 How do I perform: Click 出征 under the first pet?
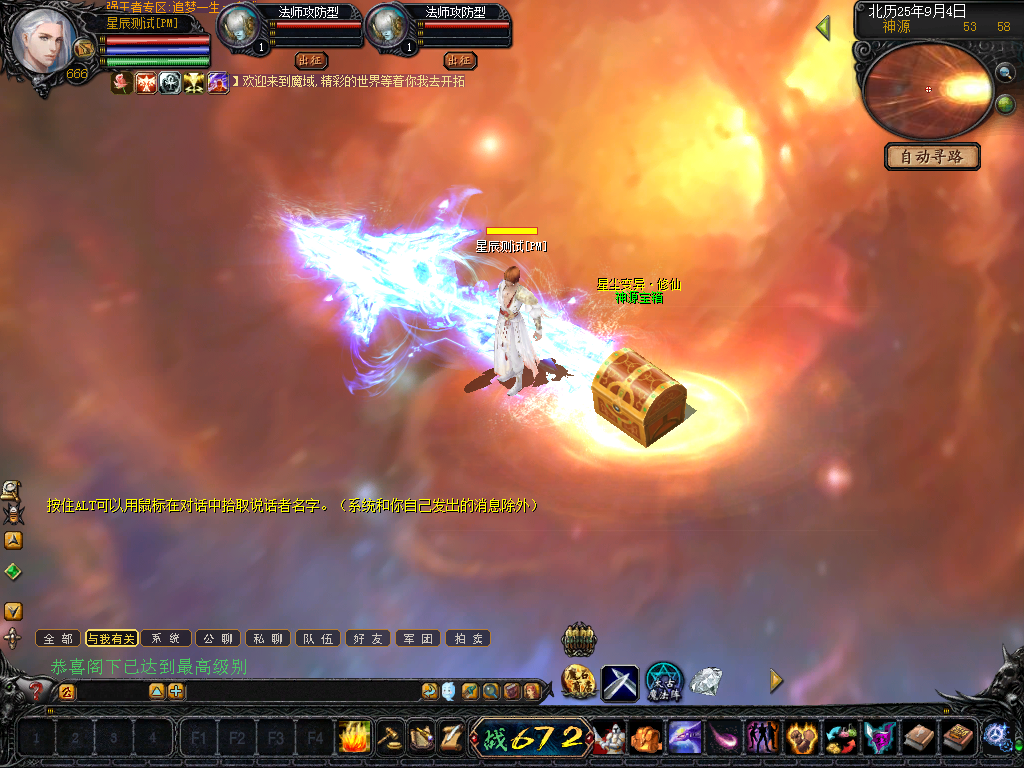coord(311,60)
